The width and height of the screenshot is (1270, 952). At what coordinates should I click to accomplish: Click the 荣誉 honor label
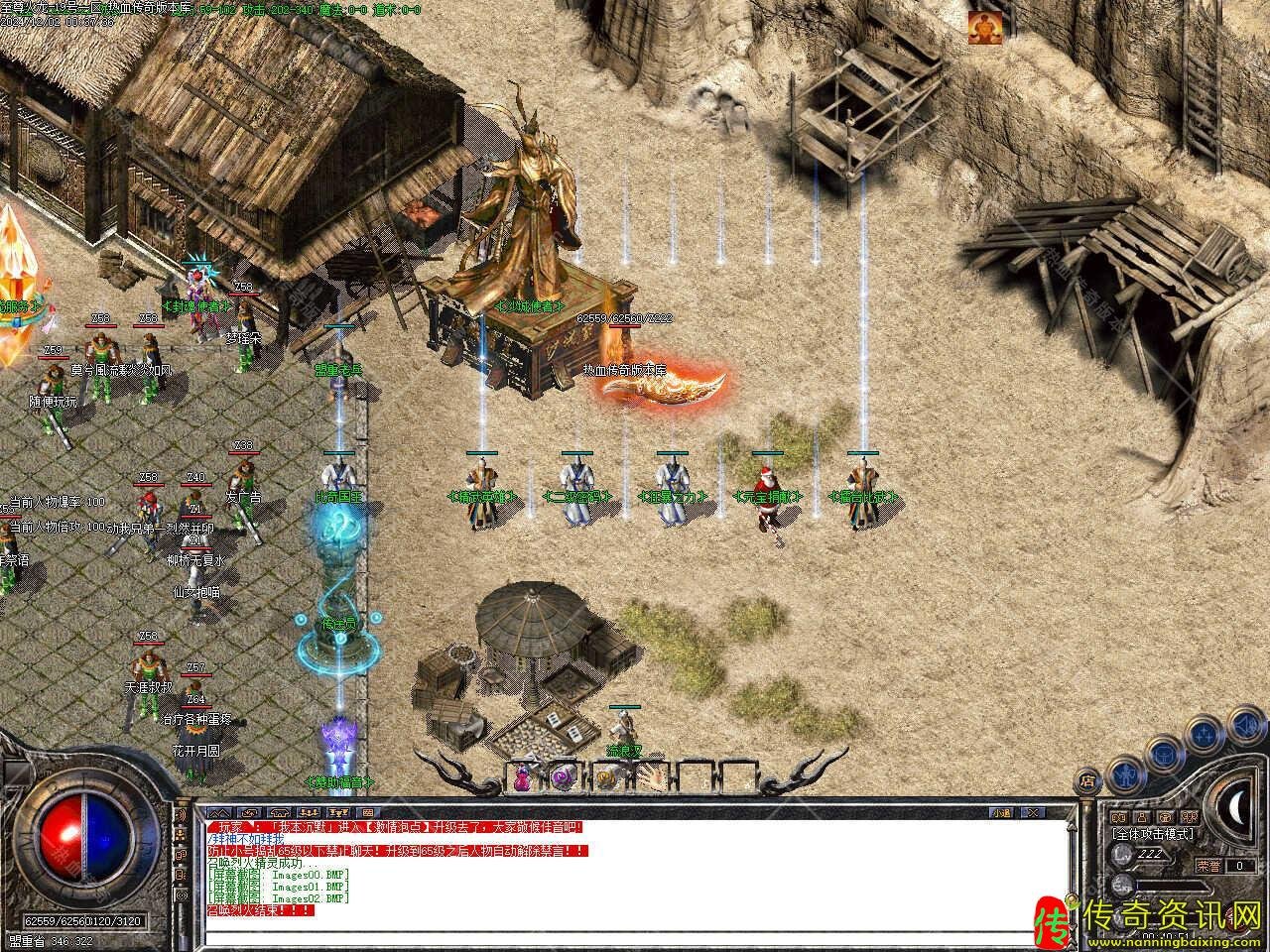pyautogui.click(x=1208, y=866)
